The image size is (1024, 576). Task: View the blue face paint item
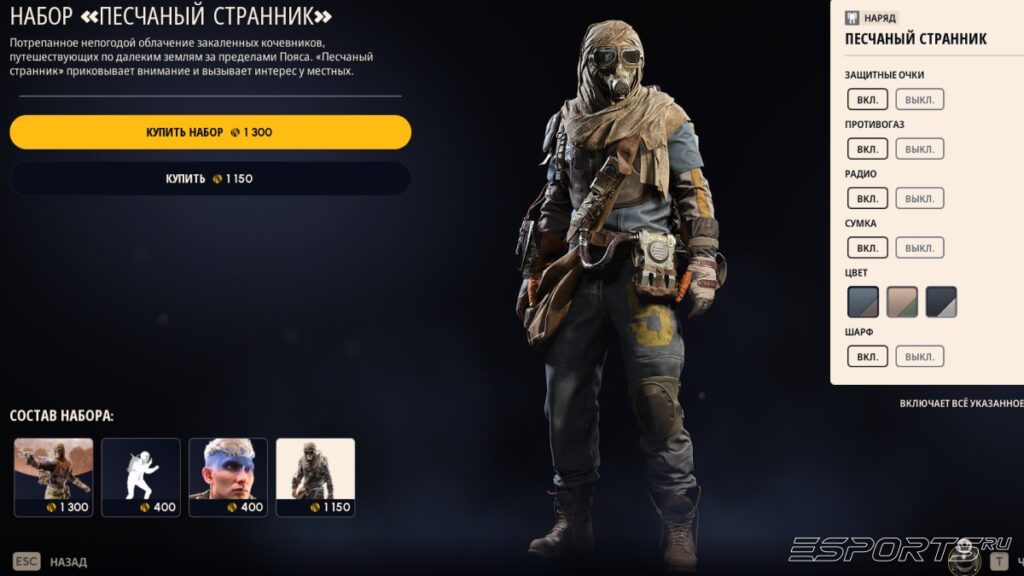click(228, 477)
